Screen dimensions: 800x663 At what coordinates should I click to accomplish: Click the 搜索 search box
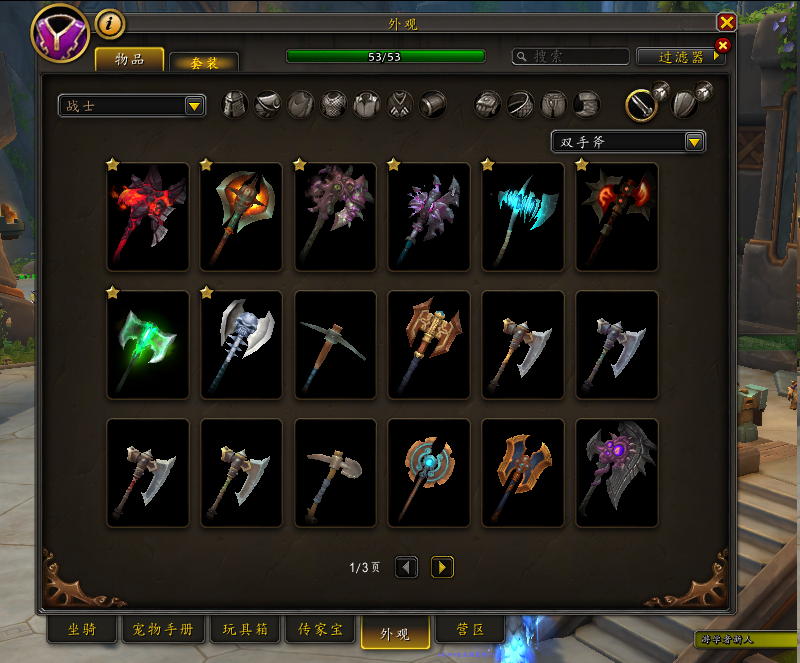pos(572,57)
